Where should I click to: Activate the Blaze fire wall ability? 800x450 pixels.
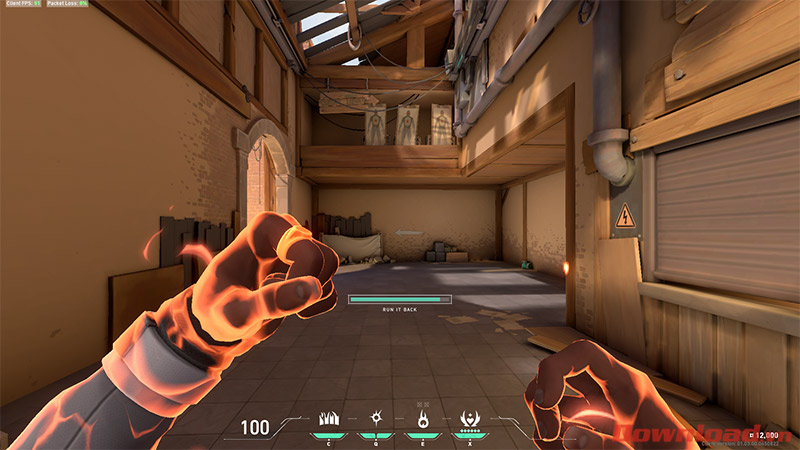(328, 419)
